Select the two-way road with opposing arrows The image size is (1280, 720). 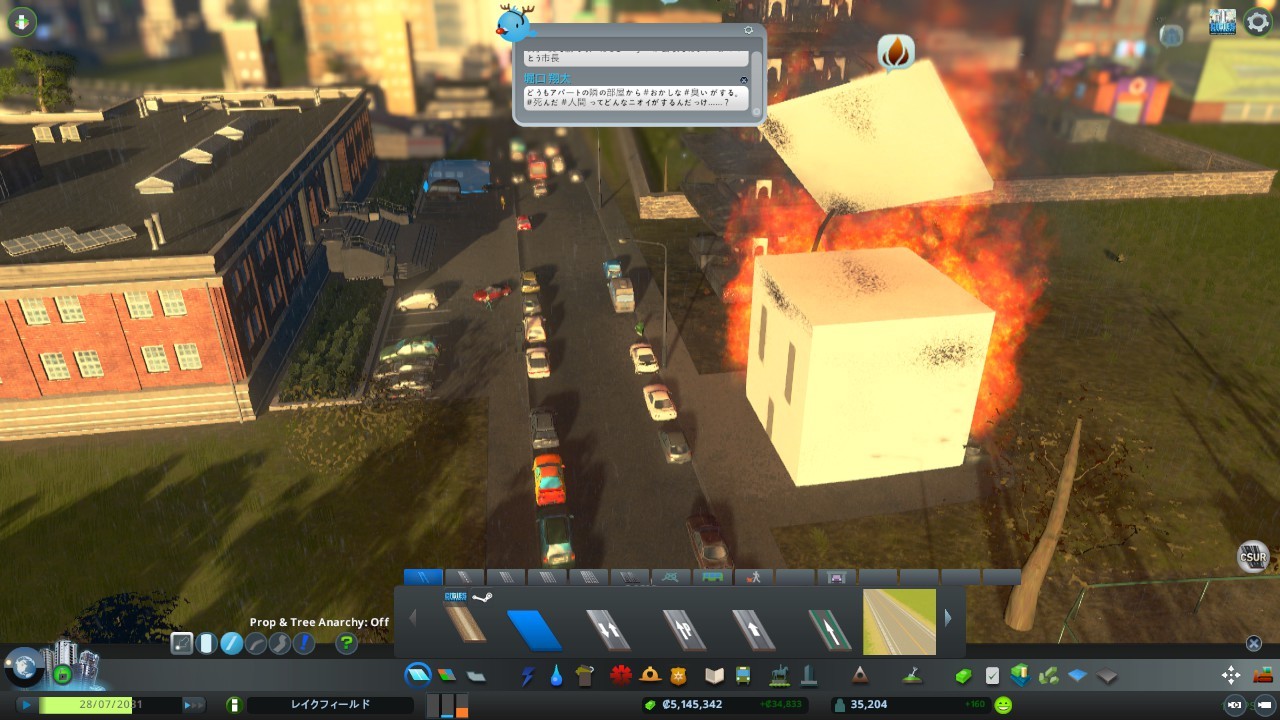click(608, 630)
